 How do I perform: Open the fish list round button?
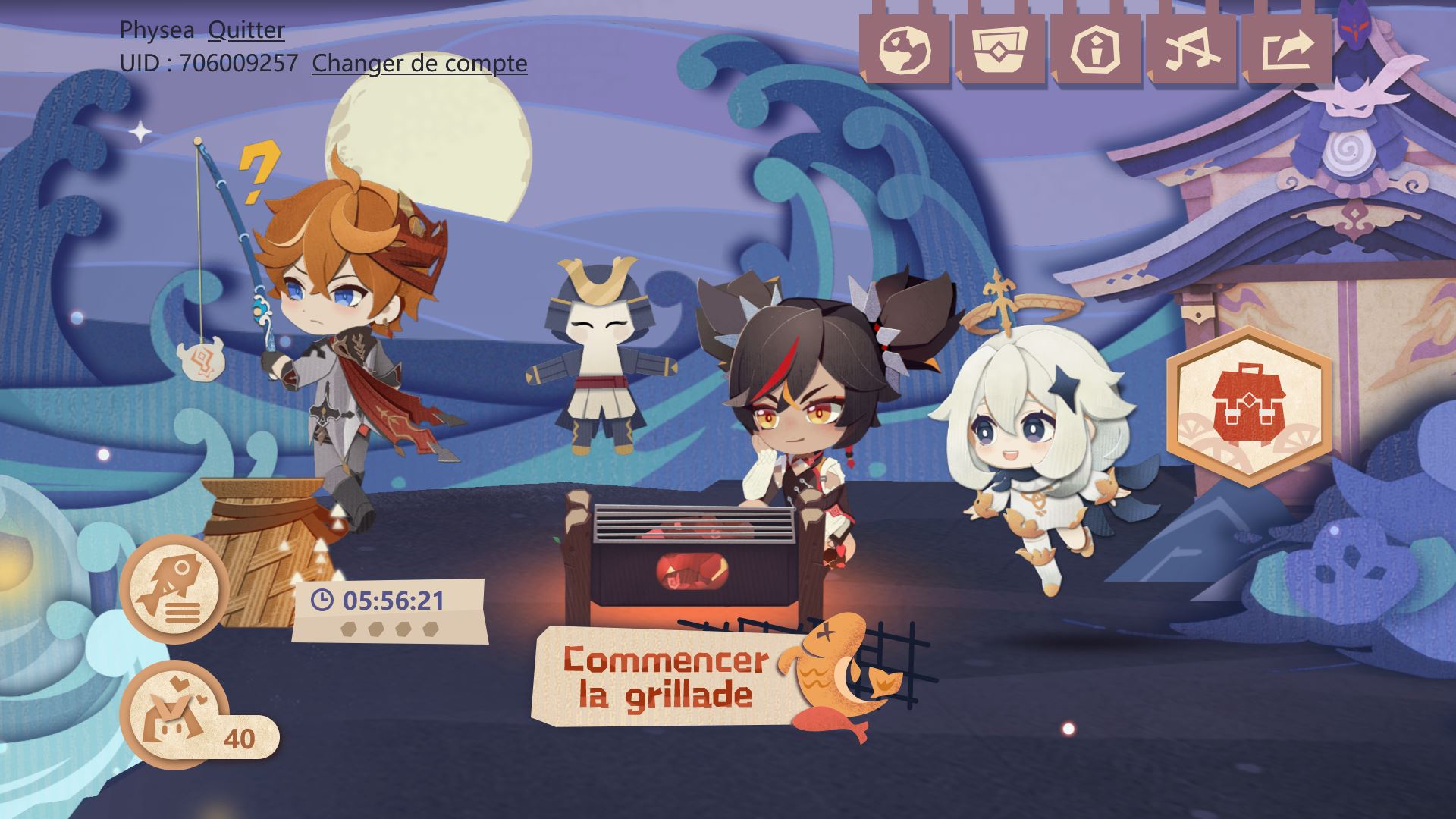(x=174, y=588)
